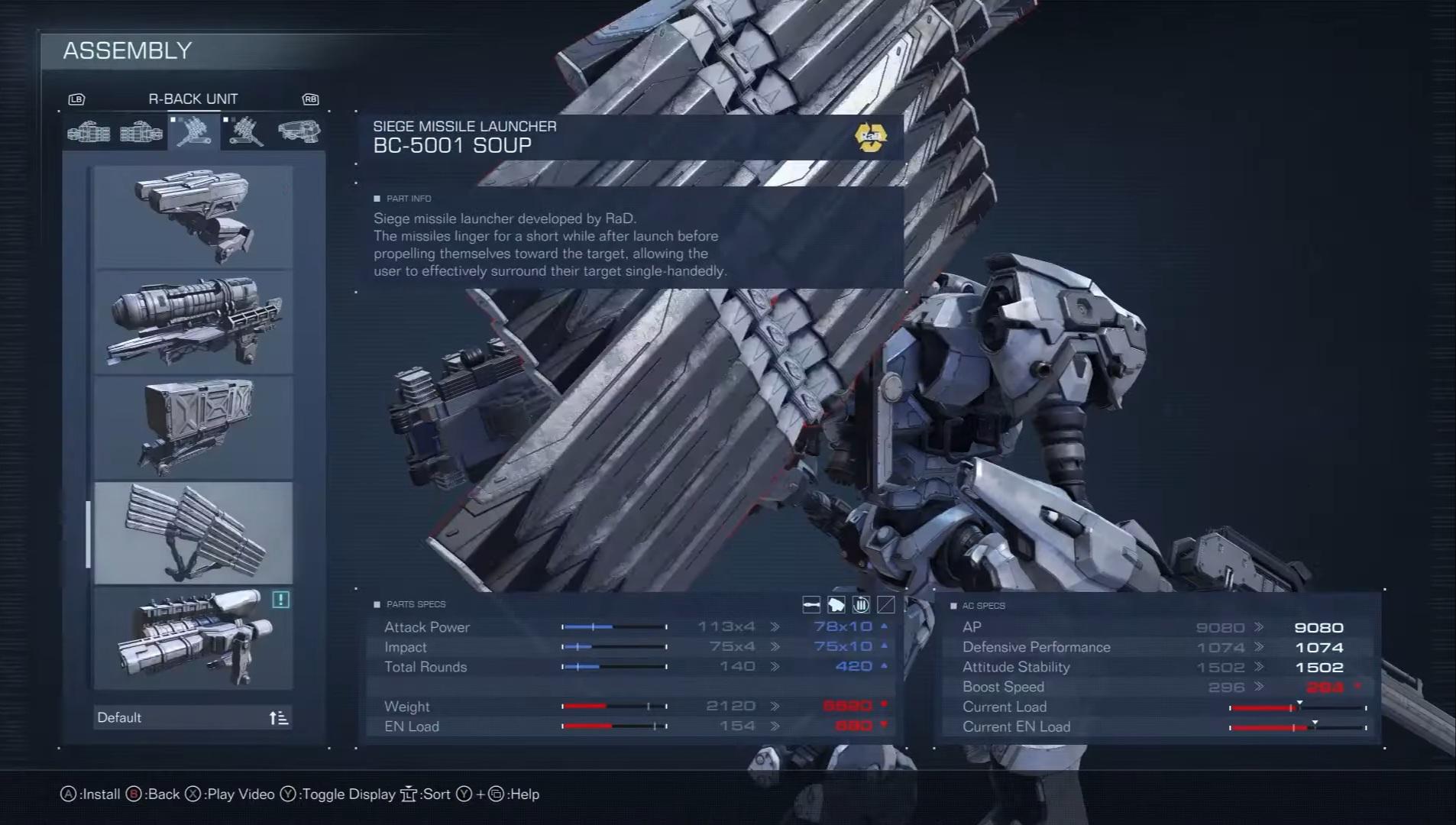The height and width of the screenshot is (825, 1456).
Task: Click the diagonal slash display toggle icon
Action: pyautogui.click(x=885, y=604)
